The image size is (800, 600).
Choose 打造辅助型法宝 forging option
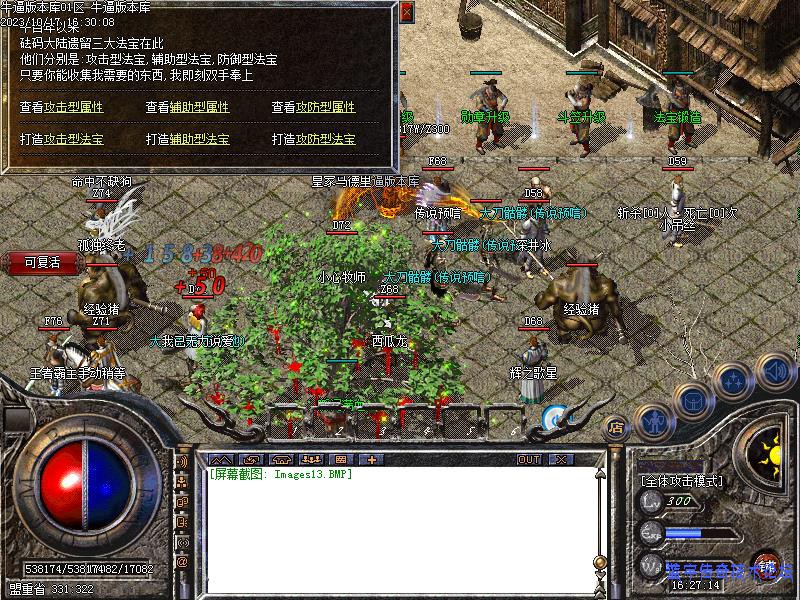(187, 139)
